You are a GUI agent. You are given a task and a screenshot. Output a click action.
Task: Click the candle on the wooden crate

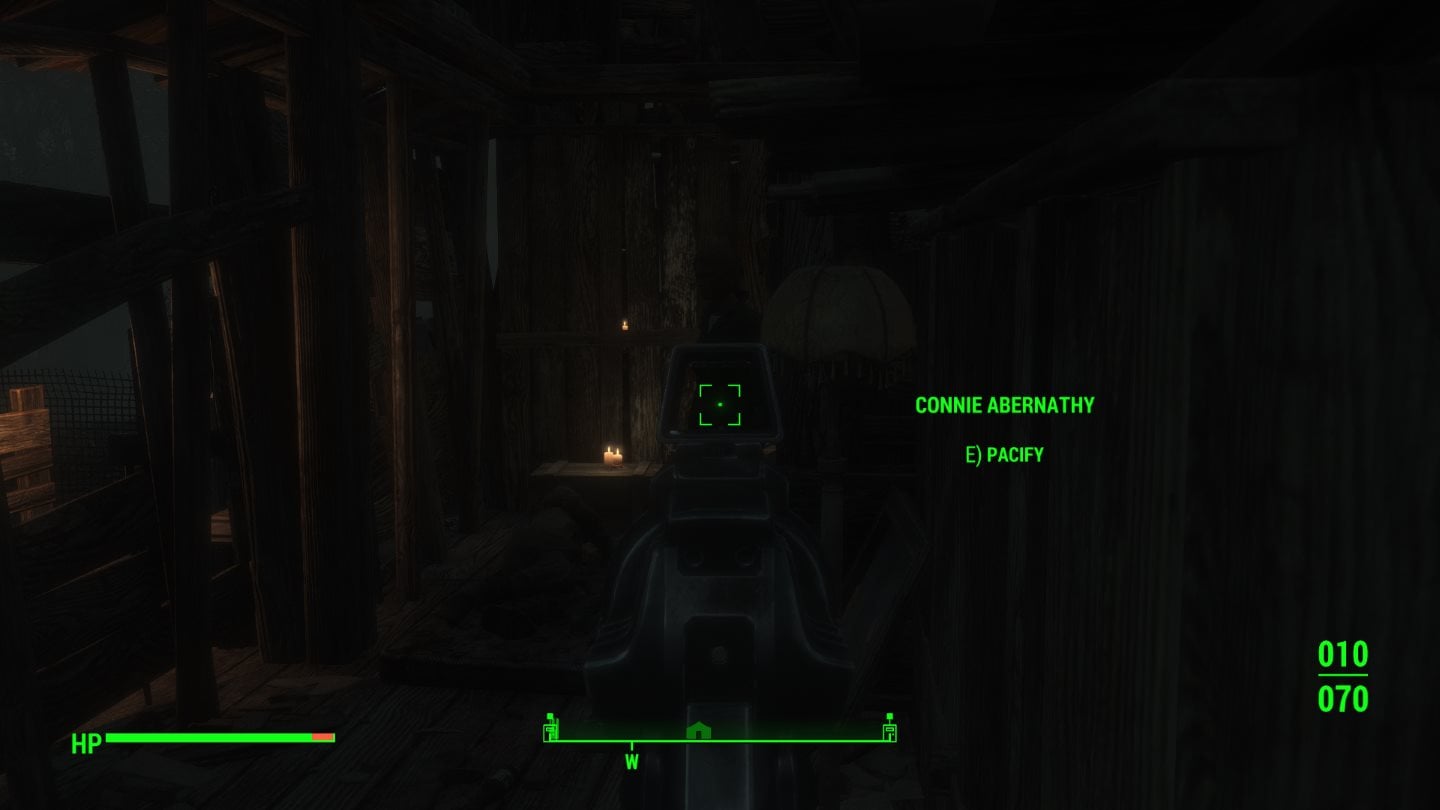click(613, 456)
